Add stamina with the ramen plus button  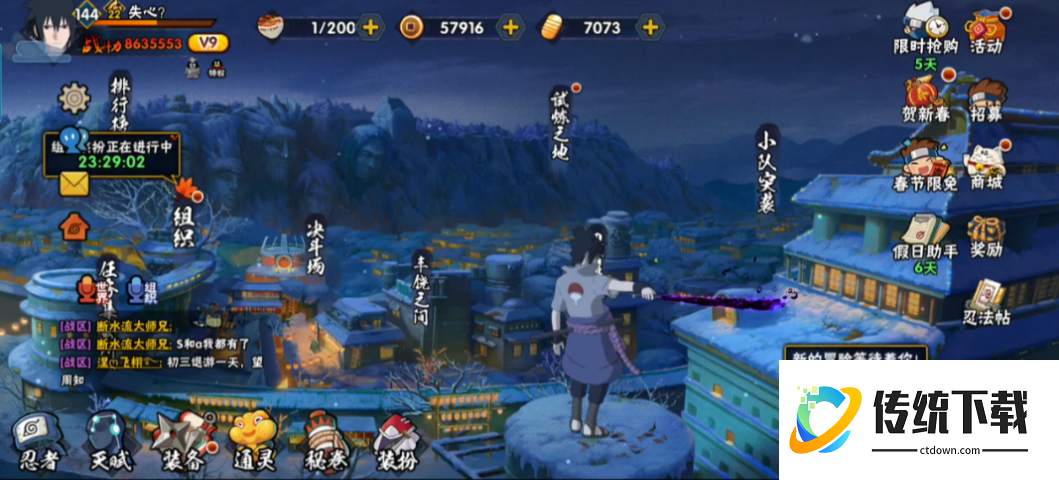point(370,27)
